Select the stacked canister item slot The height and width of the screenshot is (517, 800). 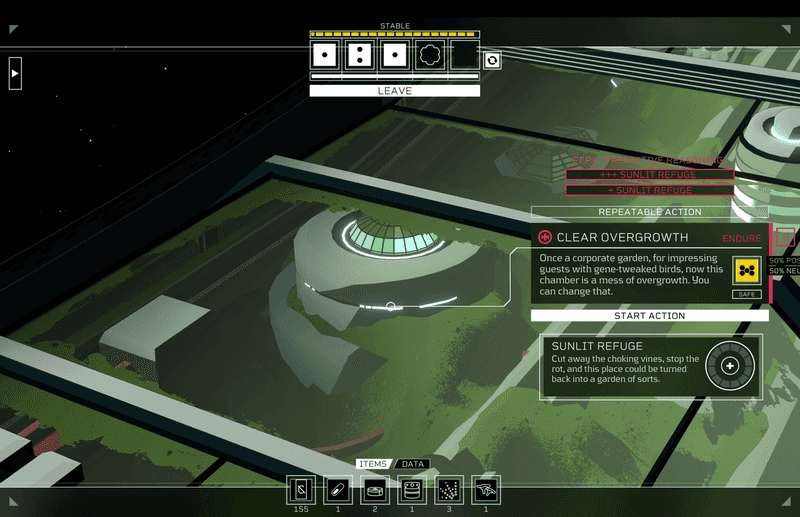click(x=412, y=489)
